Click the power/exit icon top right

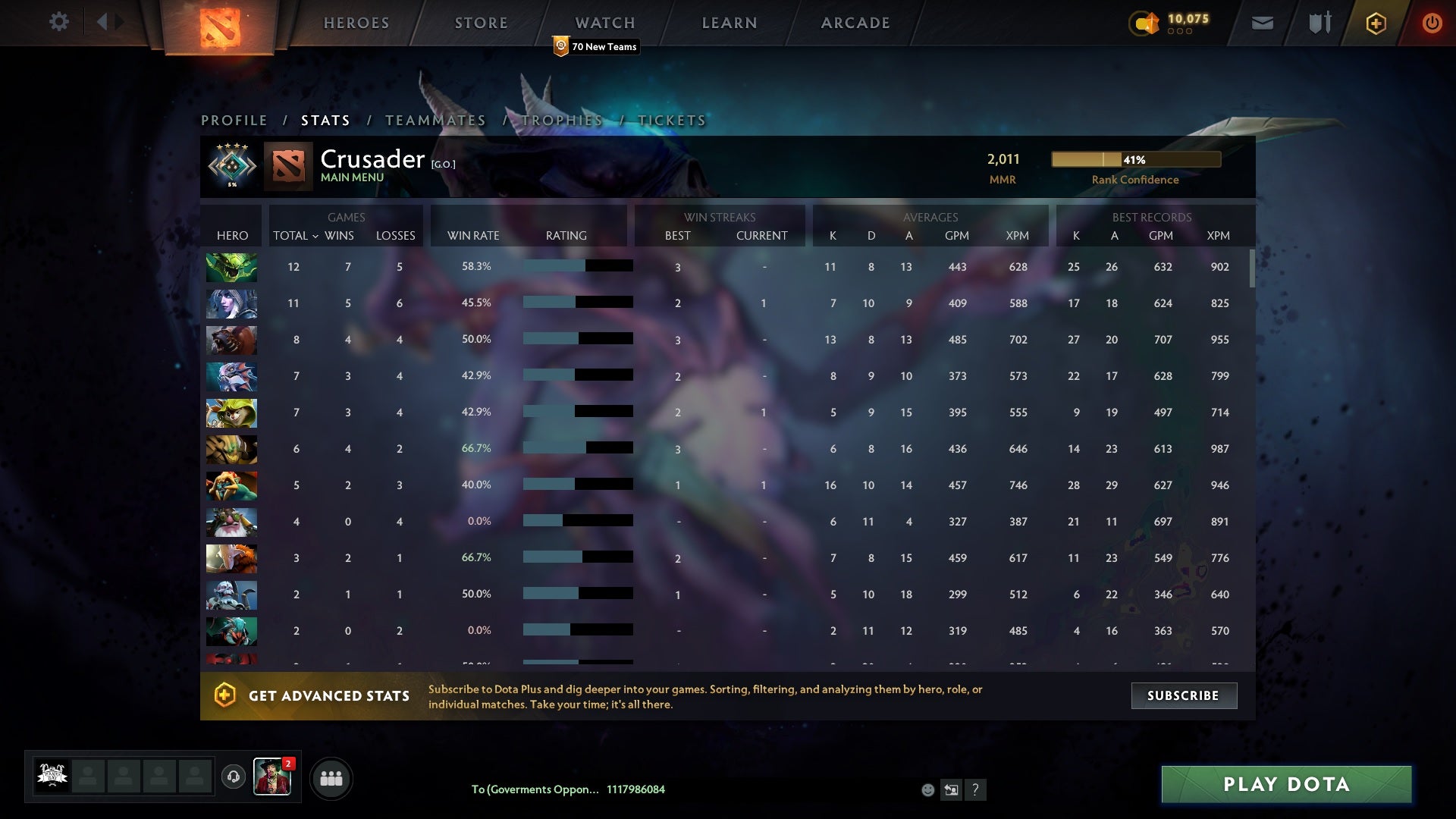coord(1432,23)
